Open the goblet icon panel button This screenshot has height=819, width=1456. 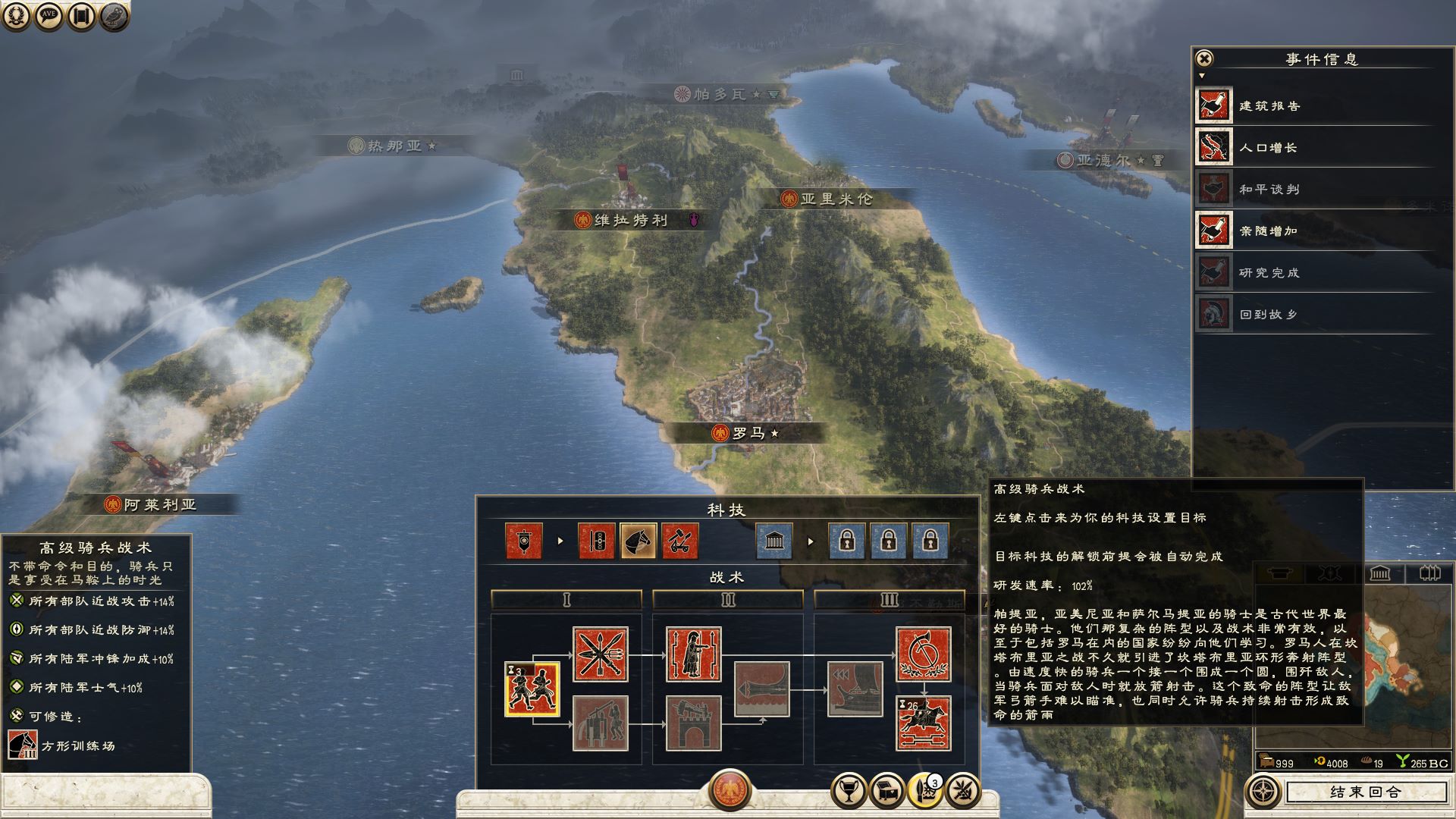tap(849, 792)
